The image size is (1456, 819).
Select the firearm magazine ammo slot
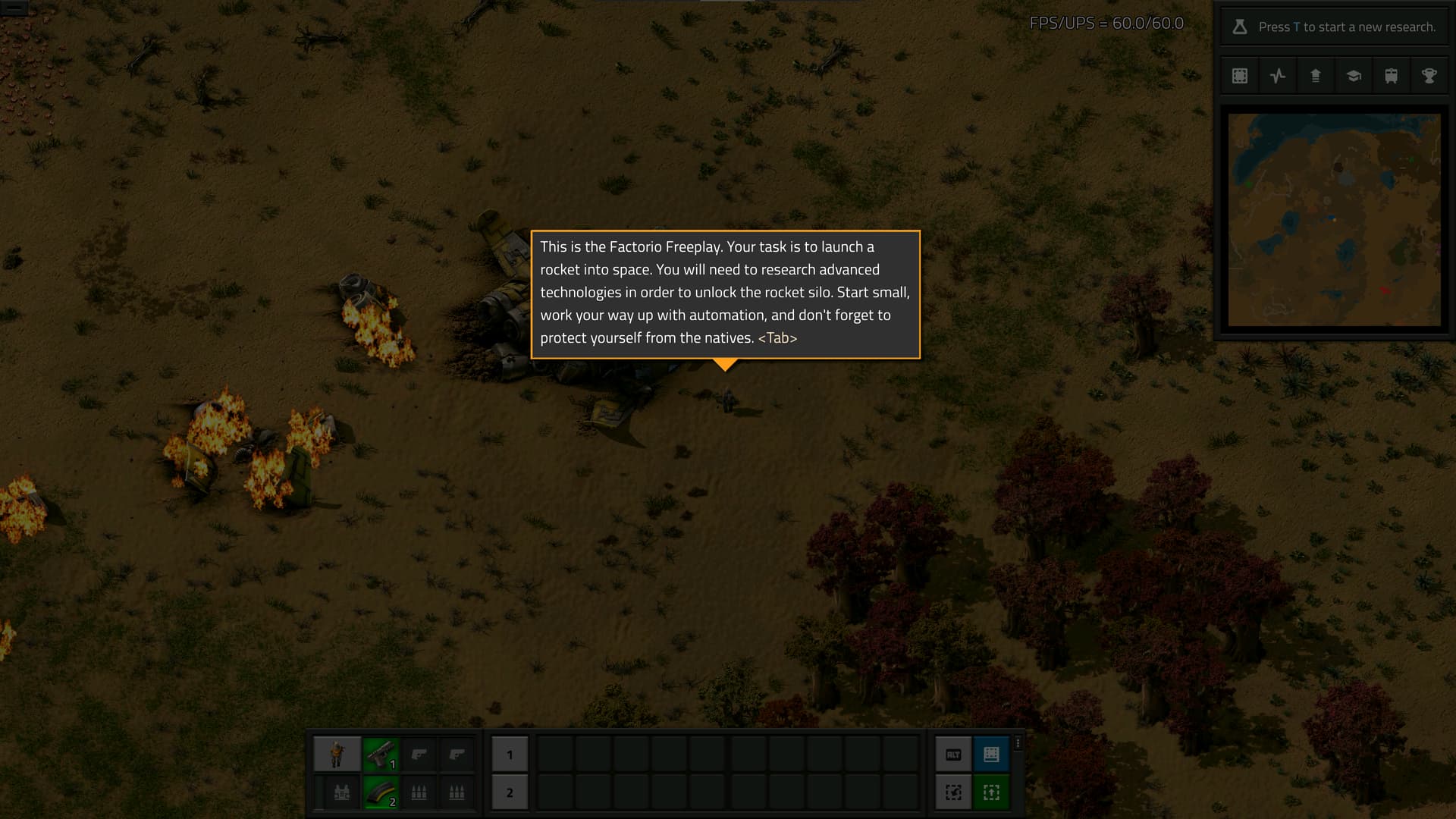click(x=381, y=793)
